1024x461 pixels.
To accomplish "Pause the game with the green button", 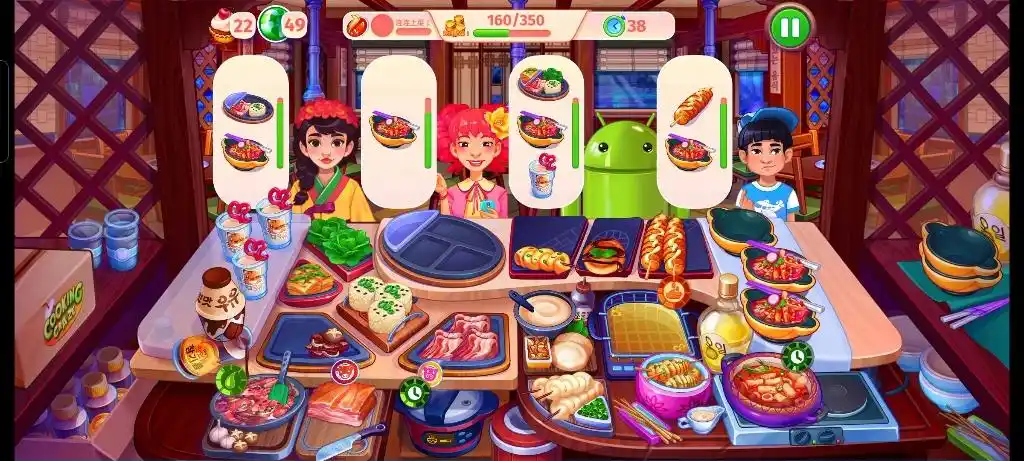I will coord(789,26).
